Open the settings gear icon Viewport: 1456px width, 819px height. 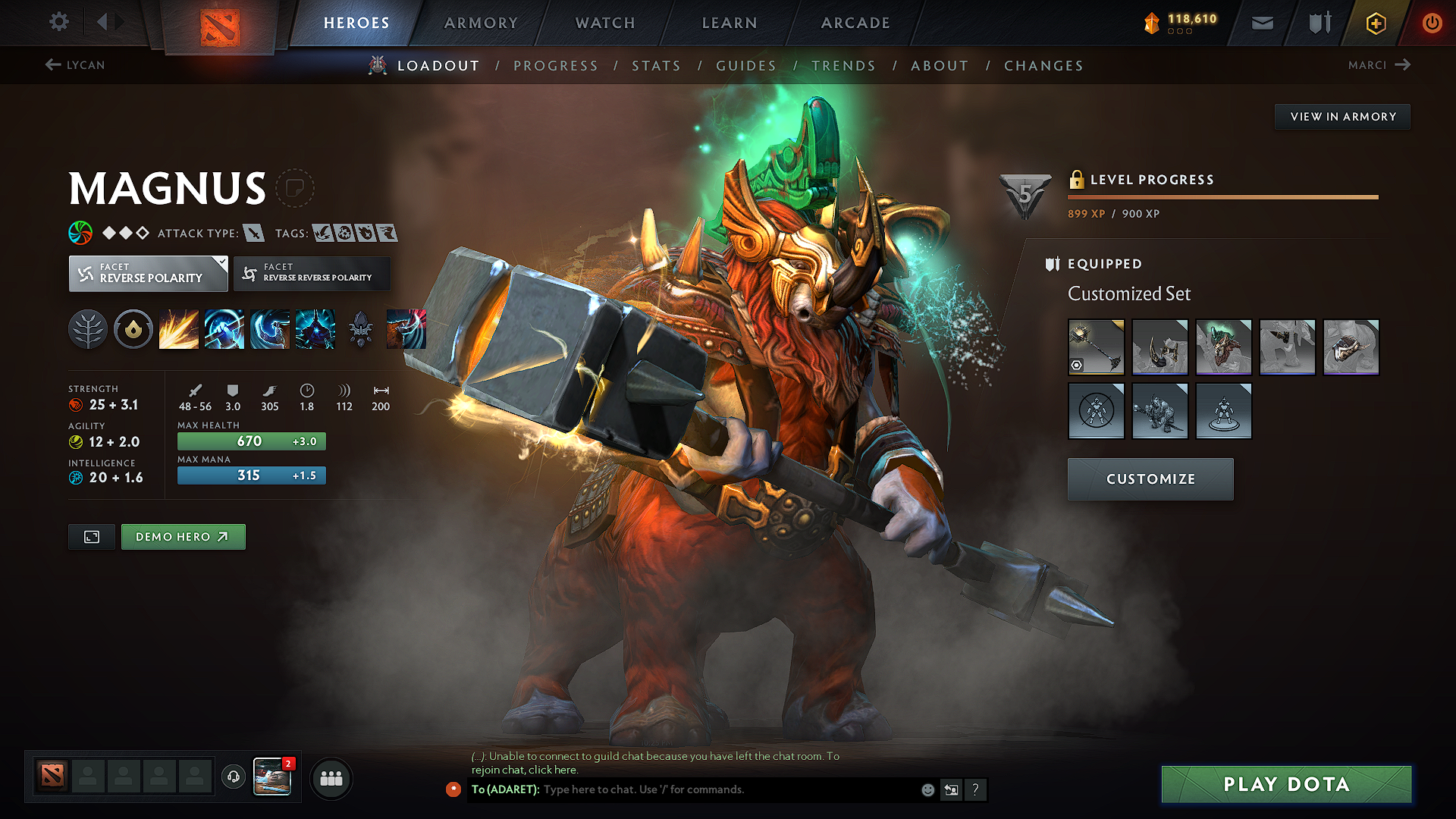click(x=58, y=22)
